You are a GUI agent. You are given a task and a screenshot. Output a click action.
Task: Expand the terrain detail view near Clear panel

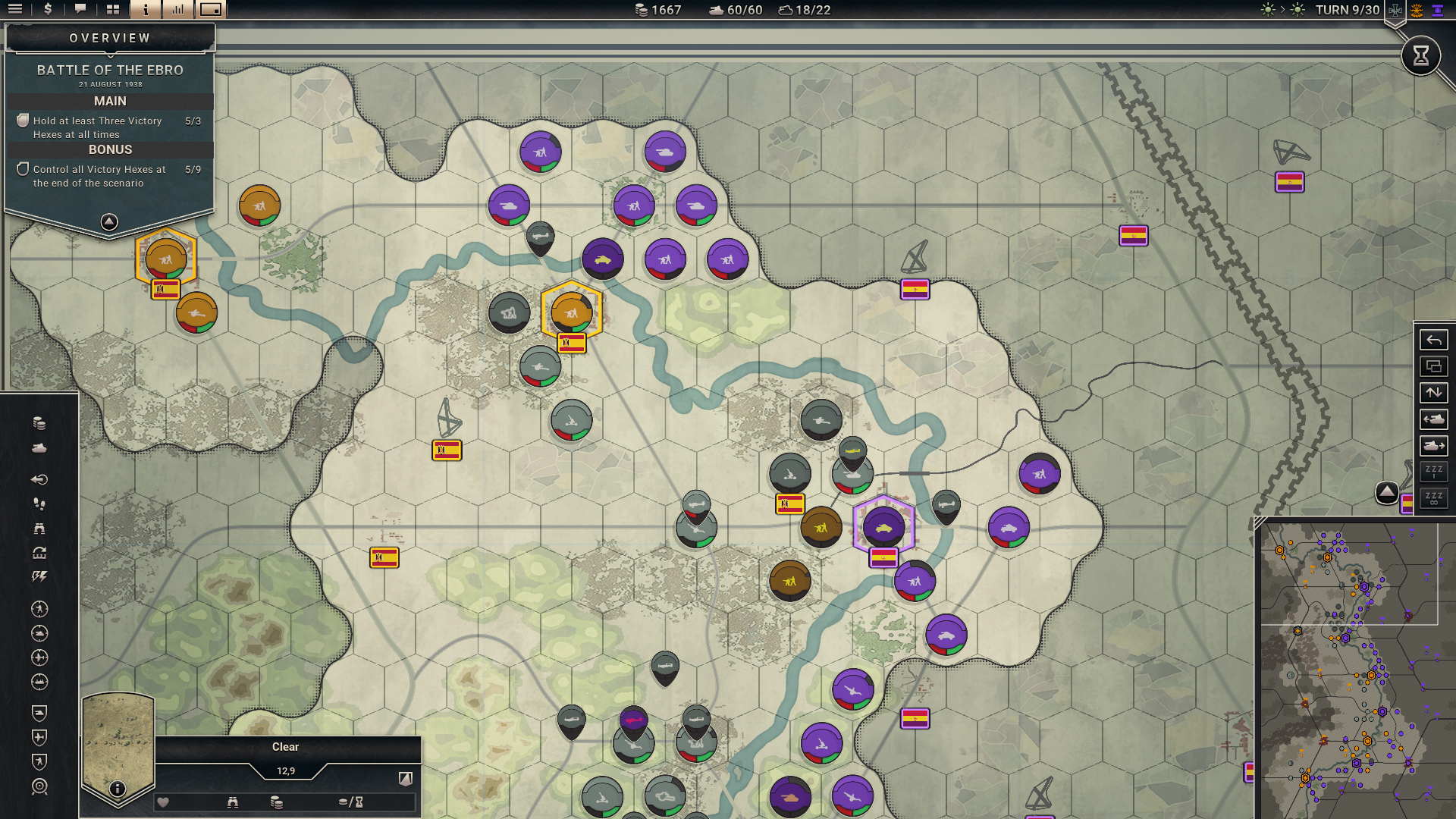406,778
